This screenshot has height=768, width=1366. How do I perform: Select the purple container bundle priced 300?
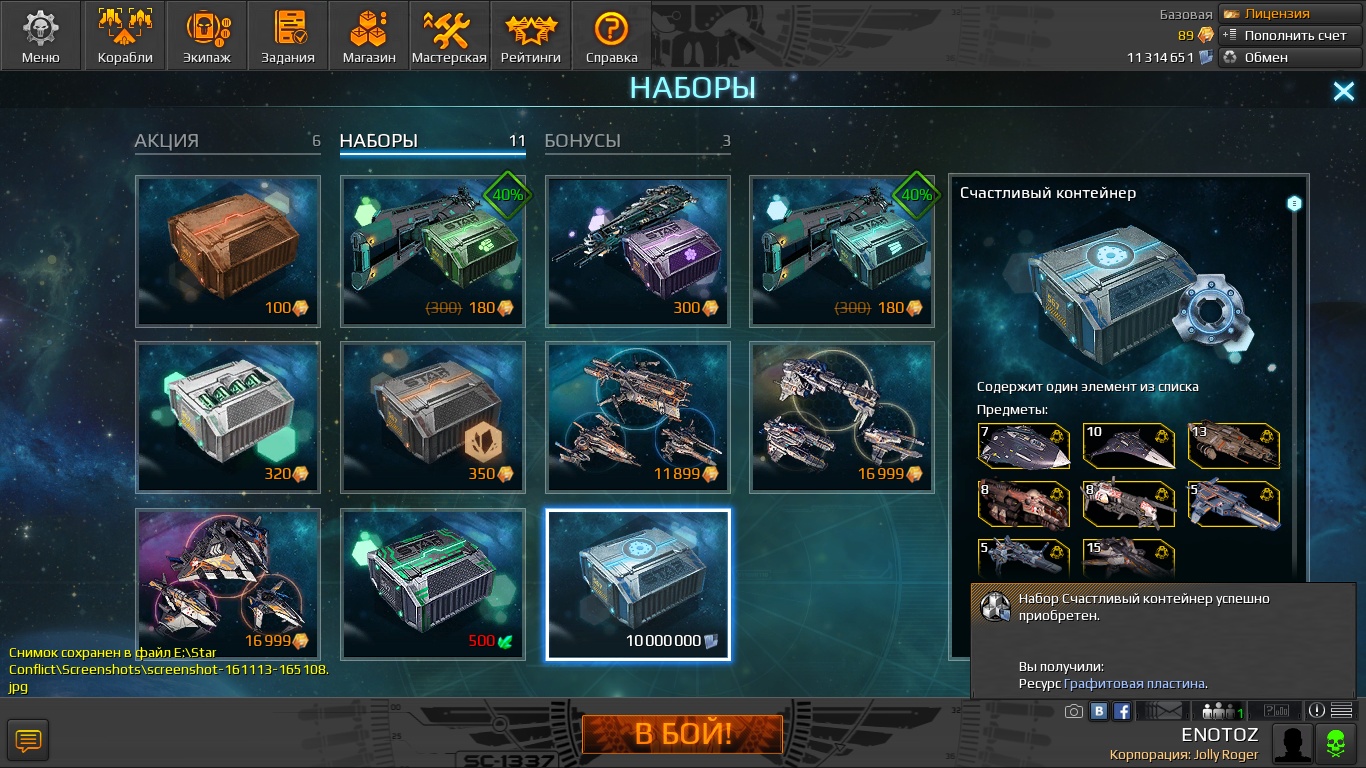[x=637, y=251]
